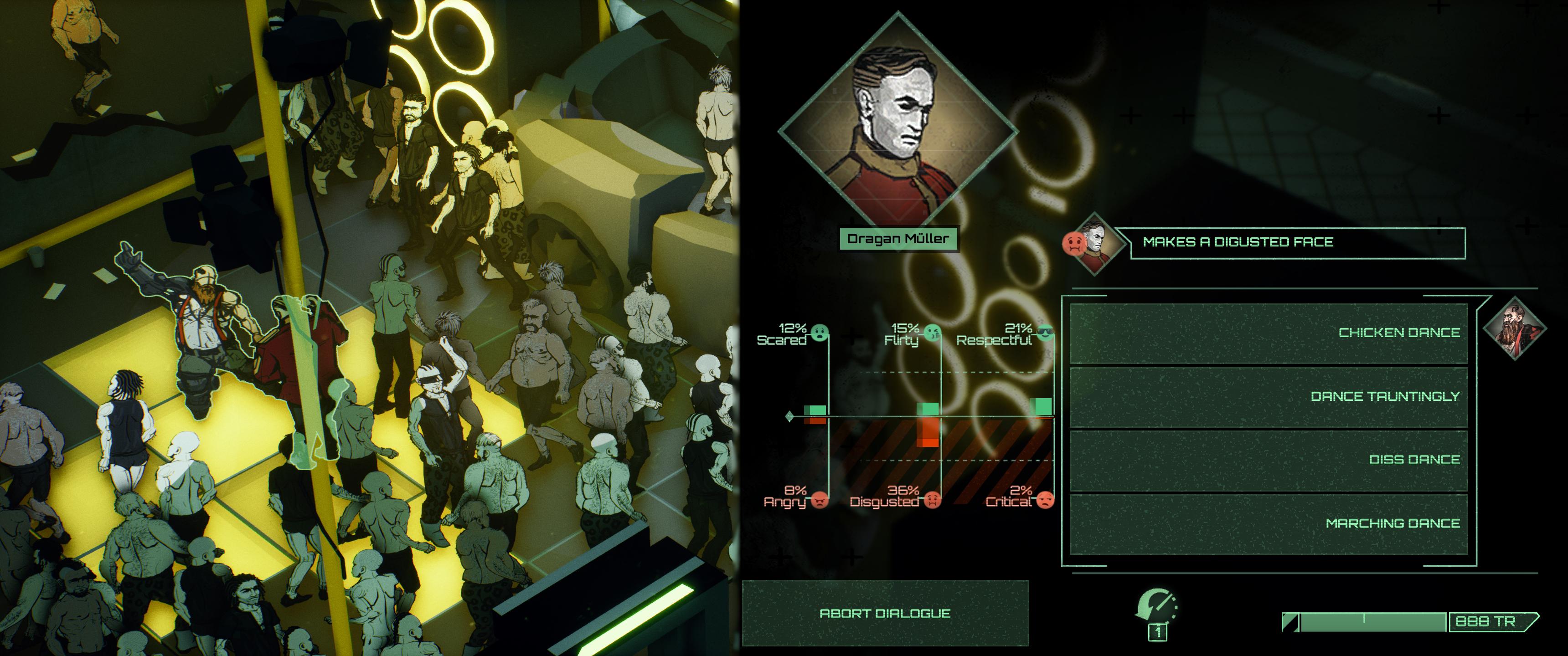1568x656 pixels.
Task: Pick the Diss Dance option
Action: point(1269,460)
